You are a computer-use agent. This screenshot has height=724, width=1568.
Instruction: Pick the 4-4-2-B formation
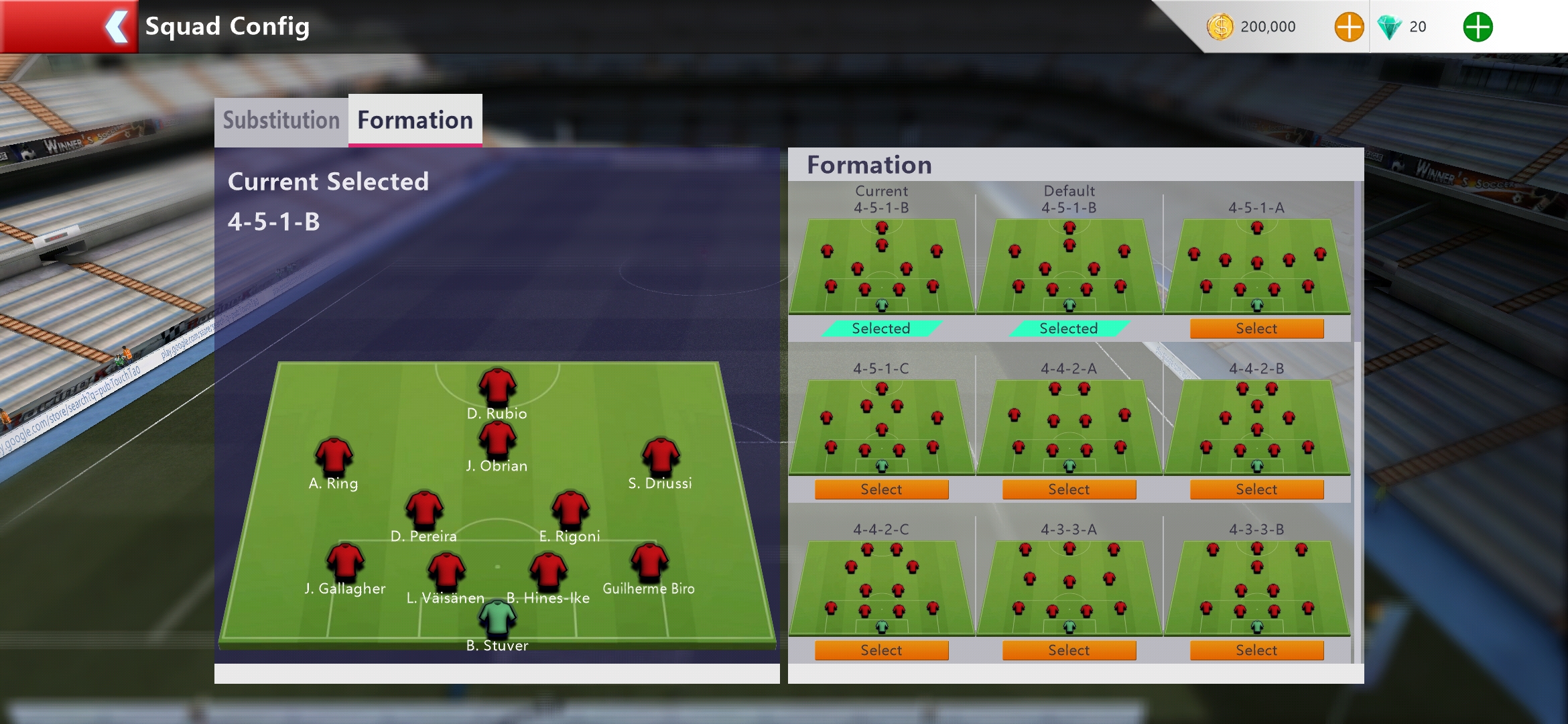(1256, 489)
